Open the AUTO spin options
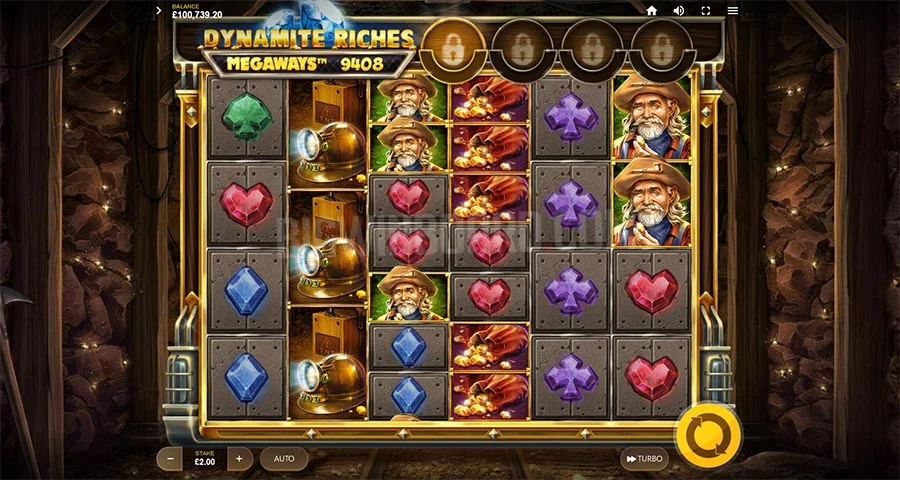 [284, 459]
